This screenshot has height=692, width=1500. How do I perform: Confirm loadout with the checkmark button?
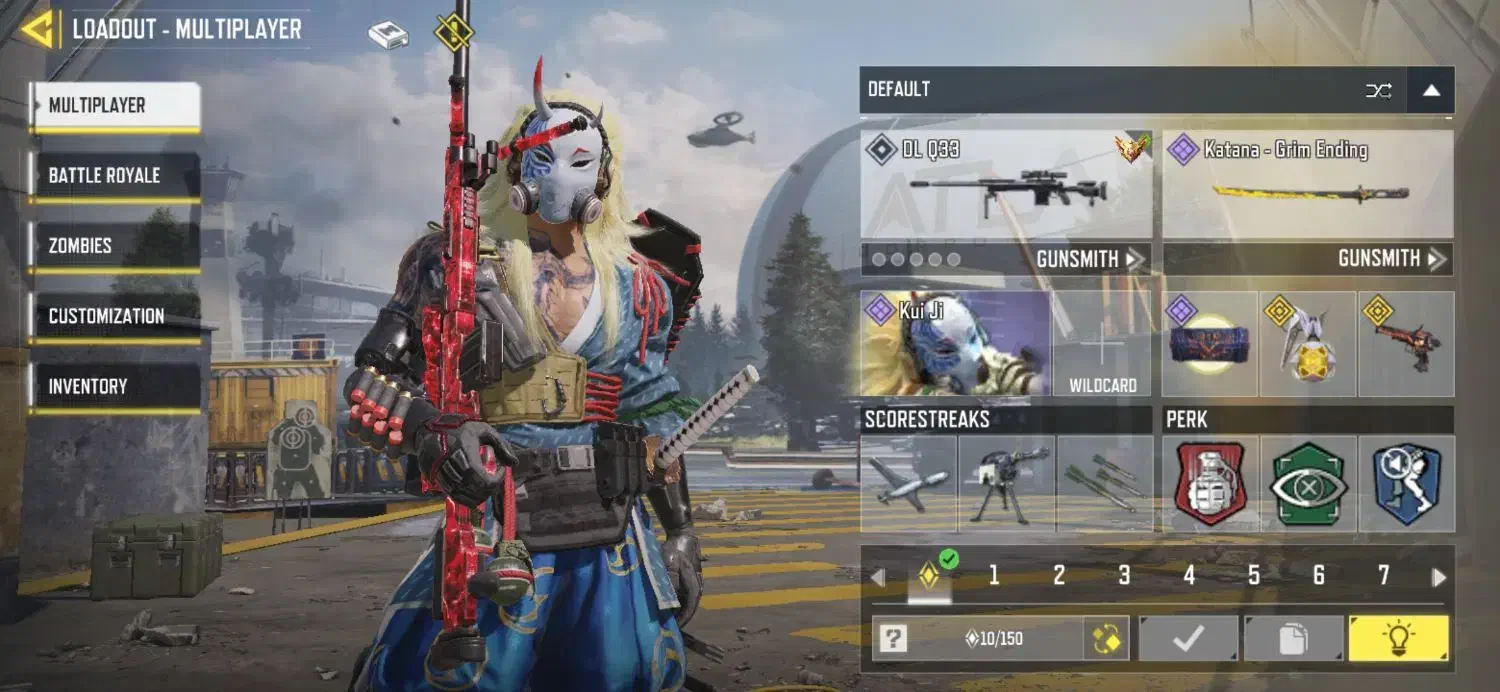pos(1188,638)
